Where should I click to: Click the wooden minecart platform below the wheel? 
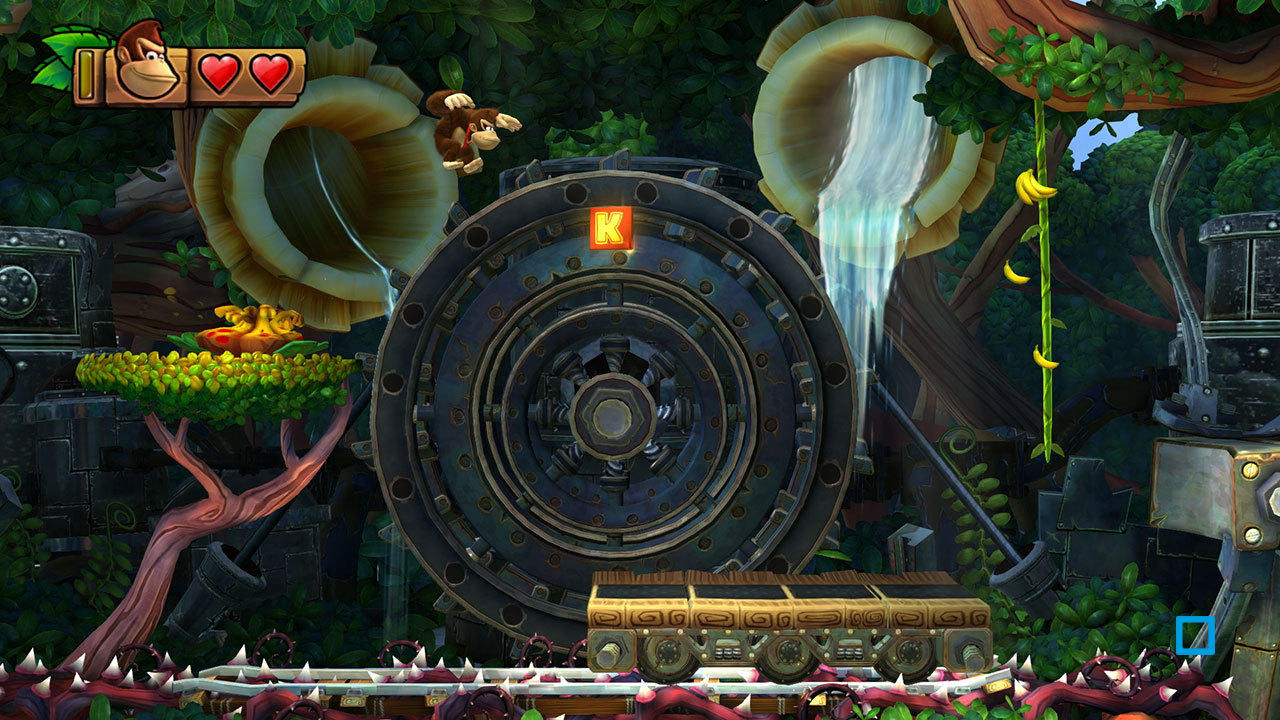pyautogui.click(x=790, y=620)
